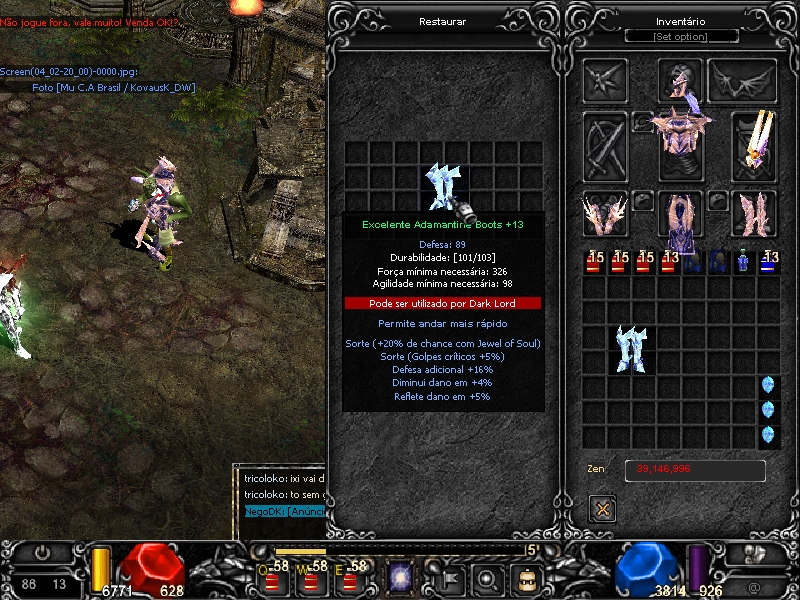800x600 pixels.
Task: Pick the Adamantine Boots in the inventory grid
Action: 631,350
